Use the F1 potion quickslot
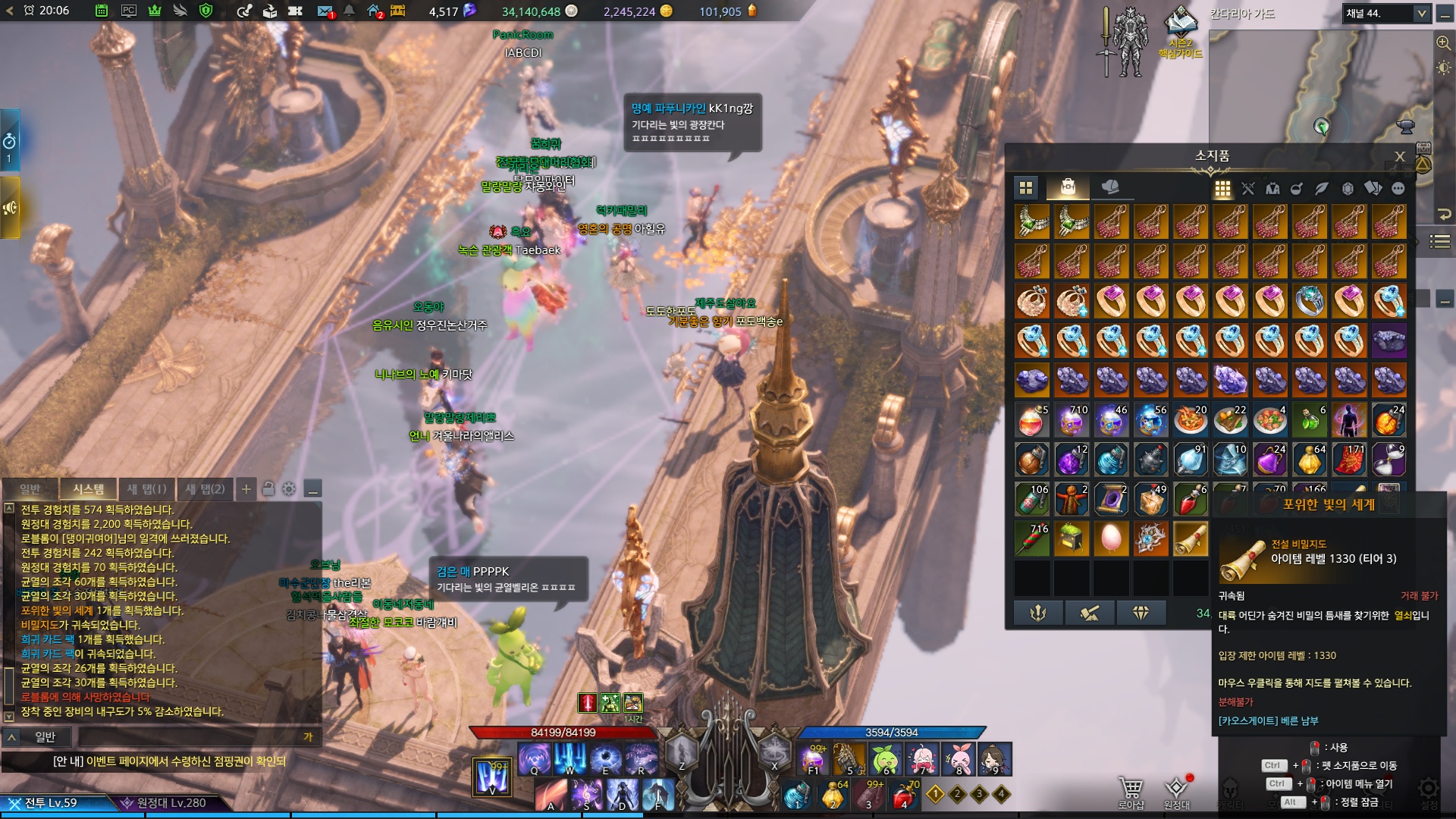 814,758
